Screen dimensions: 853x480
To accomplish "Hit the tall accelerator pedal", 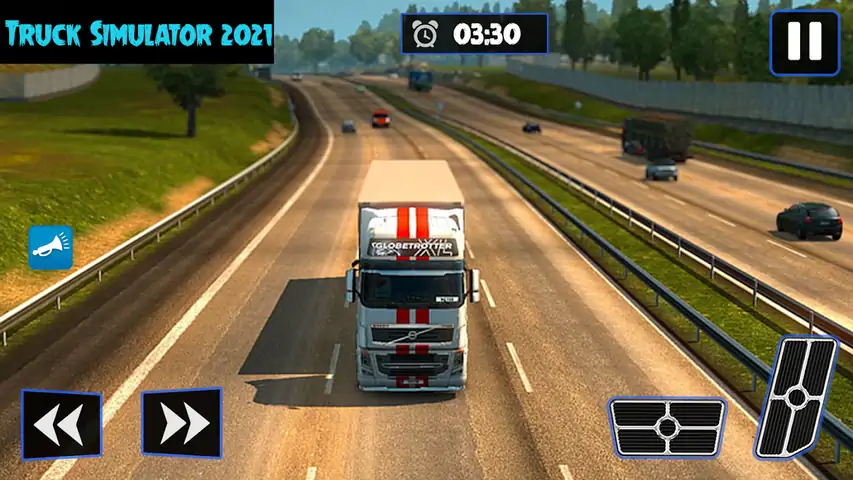I will [796, 397].
